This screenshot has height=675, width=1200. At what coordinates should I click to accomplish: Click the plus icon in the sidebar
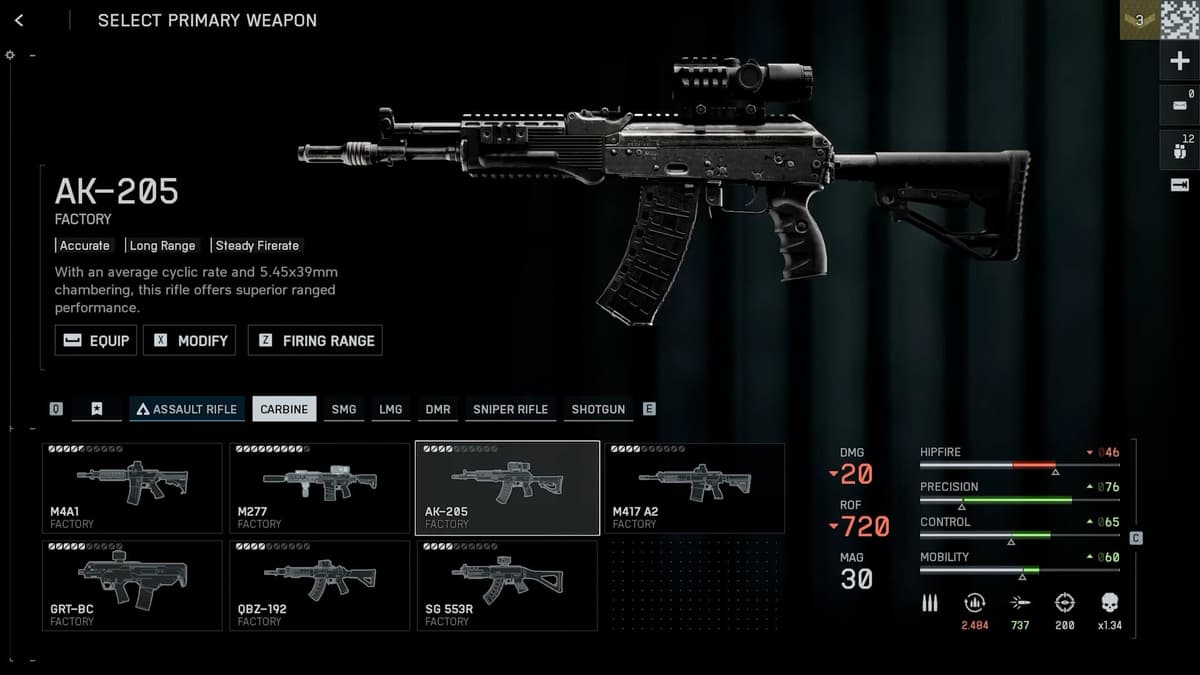1179,61
